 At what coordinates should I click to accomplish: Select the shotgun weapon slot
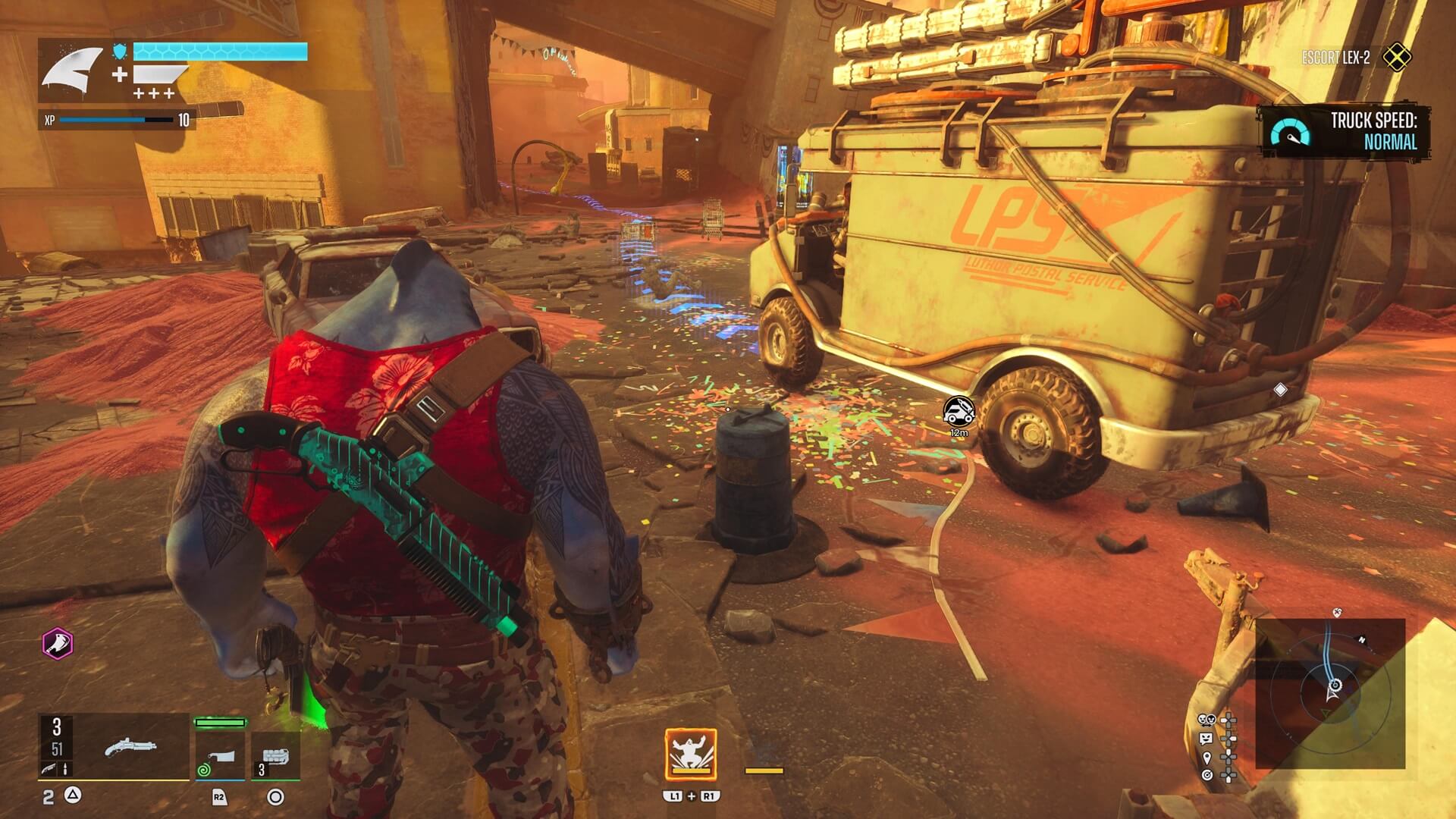coord(130,748)
